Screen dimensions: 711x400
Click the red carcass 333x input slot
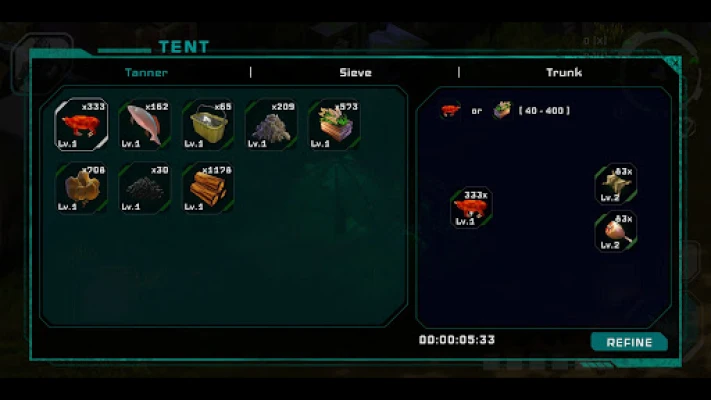point(471,208)
